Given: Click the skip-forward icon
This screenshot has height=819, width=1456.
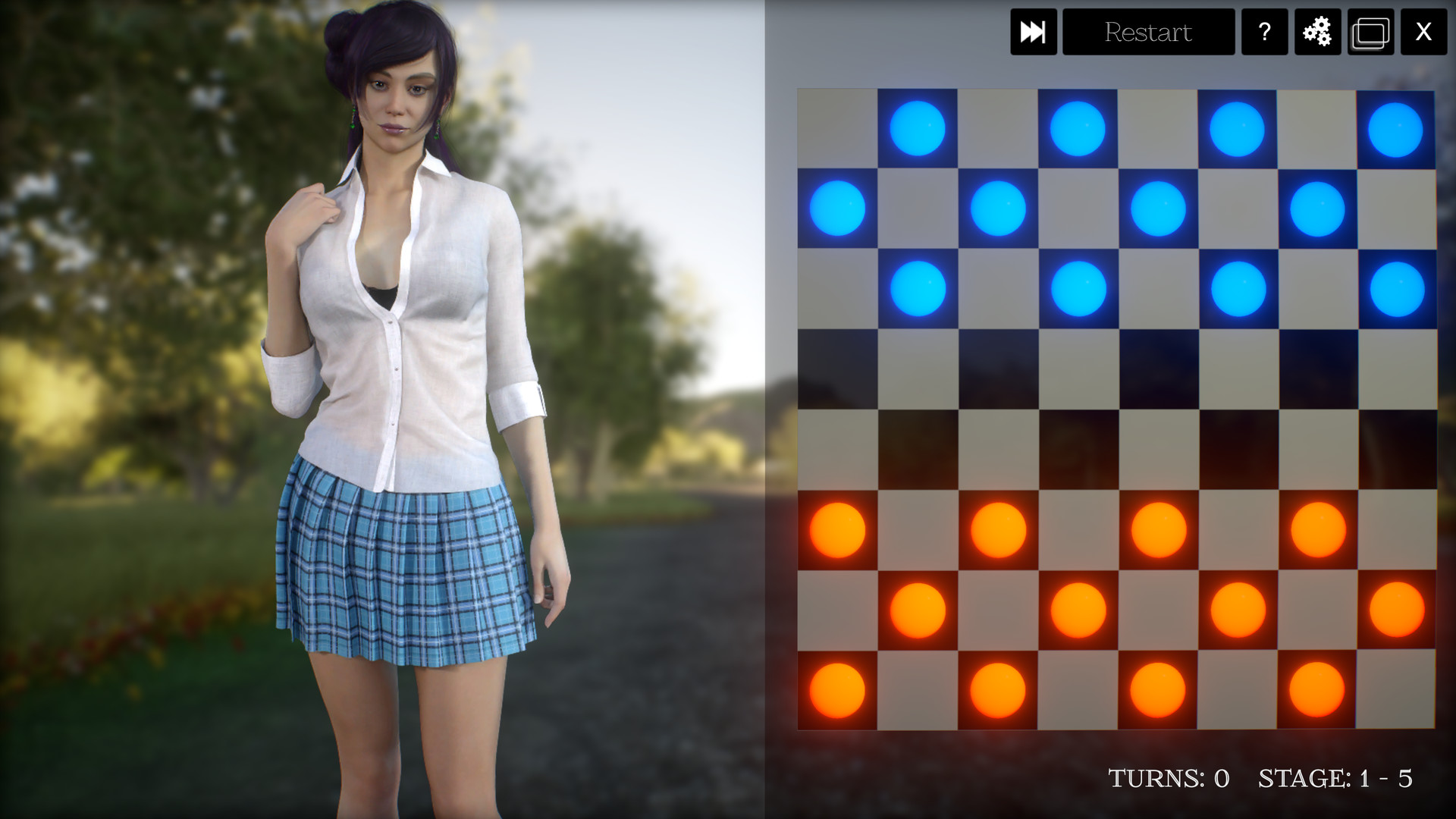Looking at the screenshot, I should 1034,32.
